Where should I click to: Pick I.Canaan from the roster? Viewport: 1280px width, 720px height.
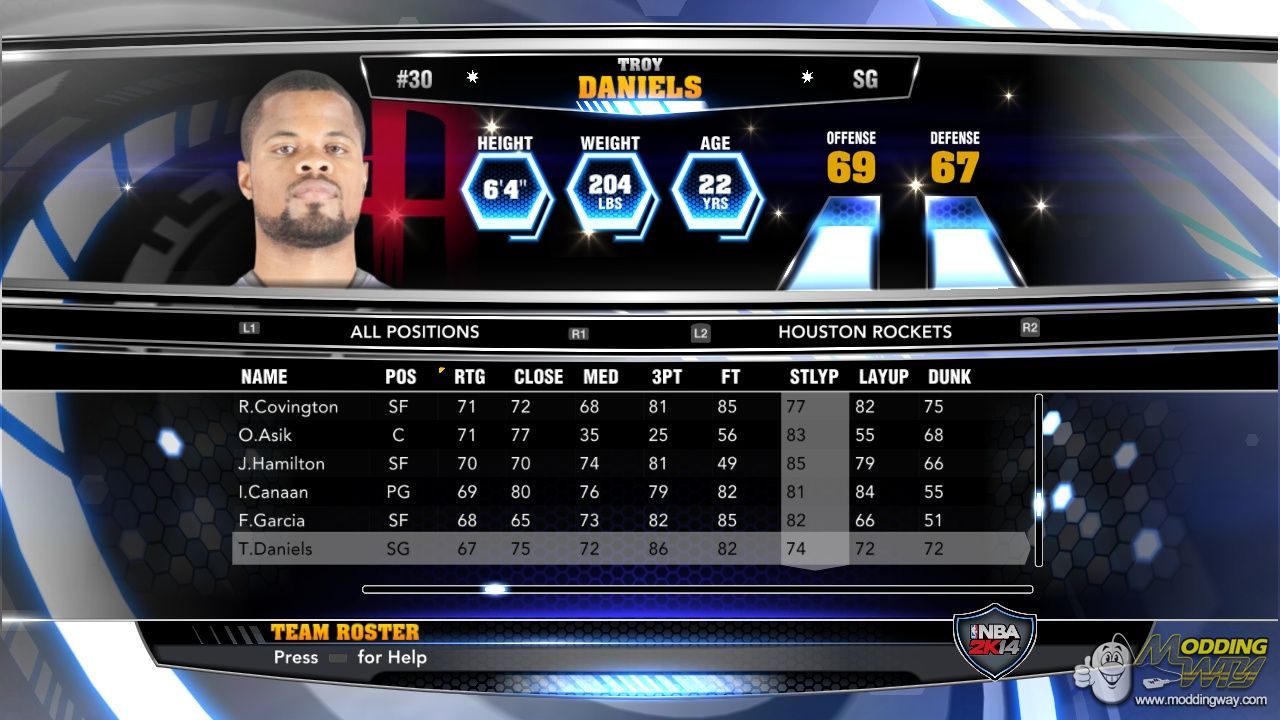tap(273, 492)
